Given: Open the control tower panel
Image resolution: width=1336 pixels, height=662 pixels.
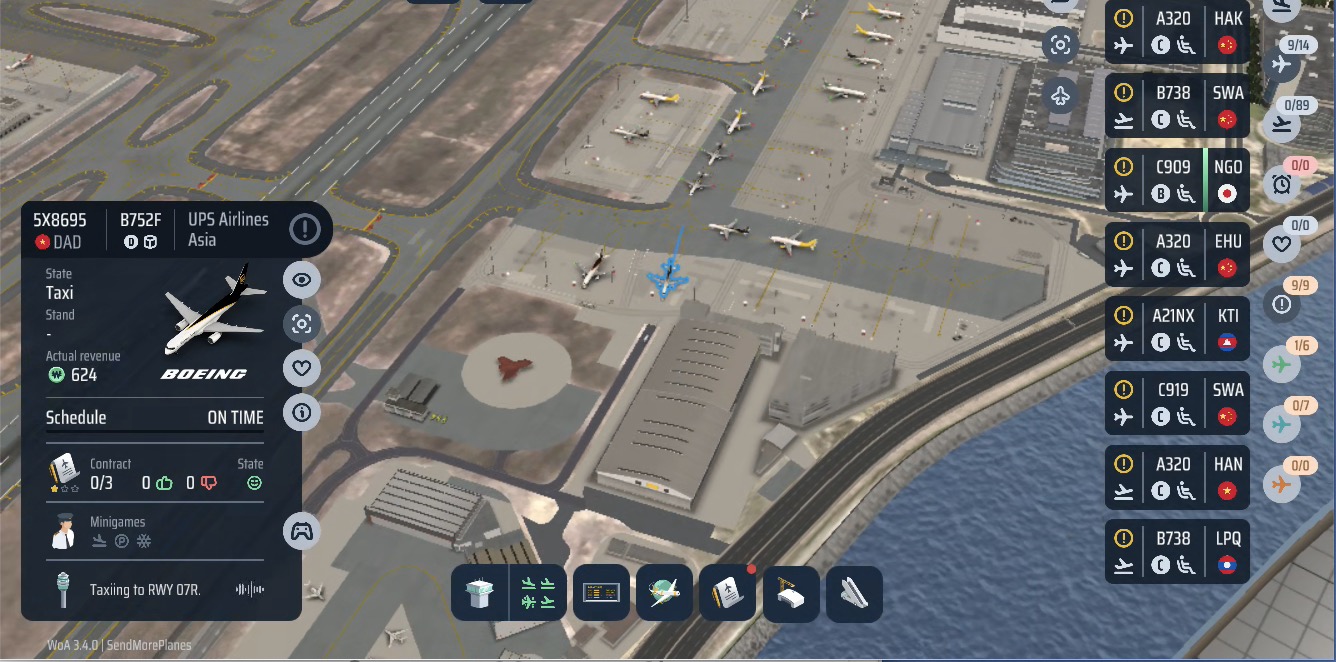Looking at the screenshot, I should click(x=480, y=594).
